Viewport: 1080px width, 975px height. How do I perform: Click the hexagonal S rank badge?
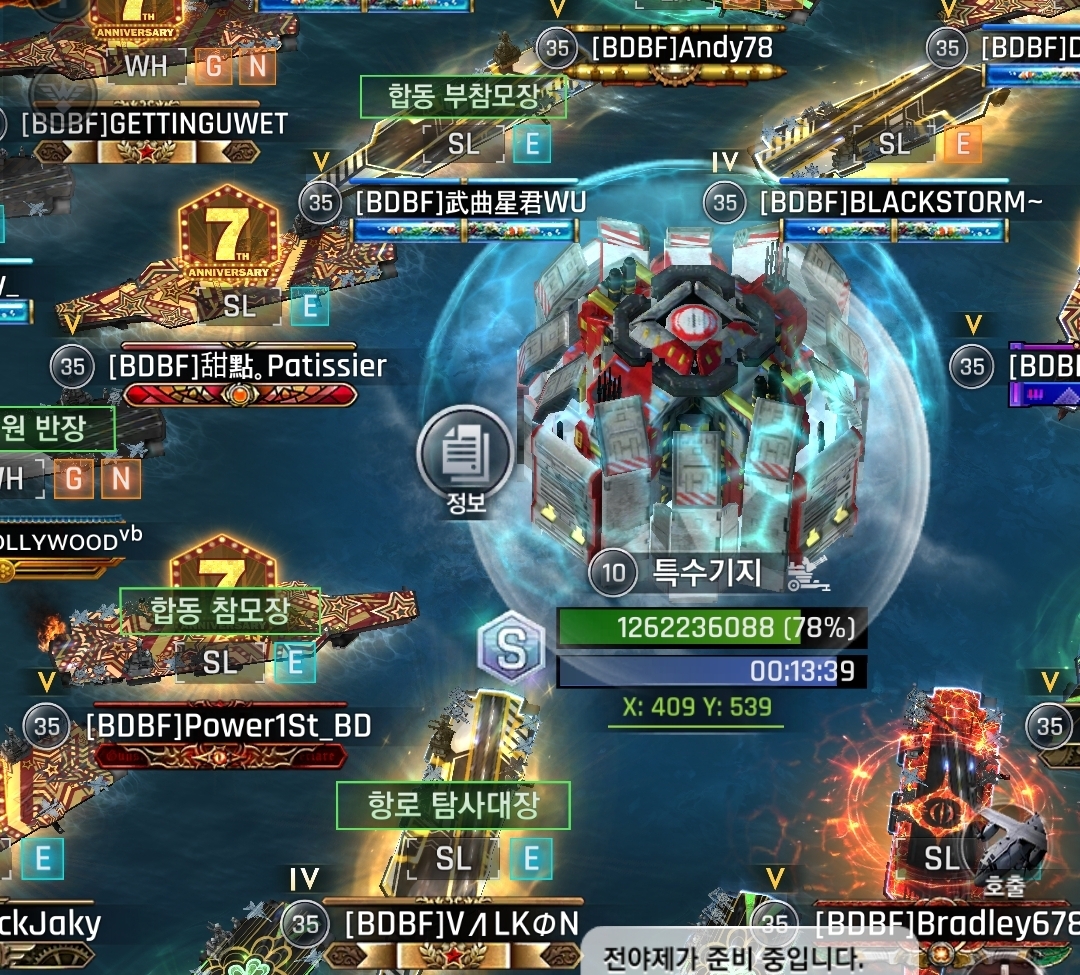(511, 648)
